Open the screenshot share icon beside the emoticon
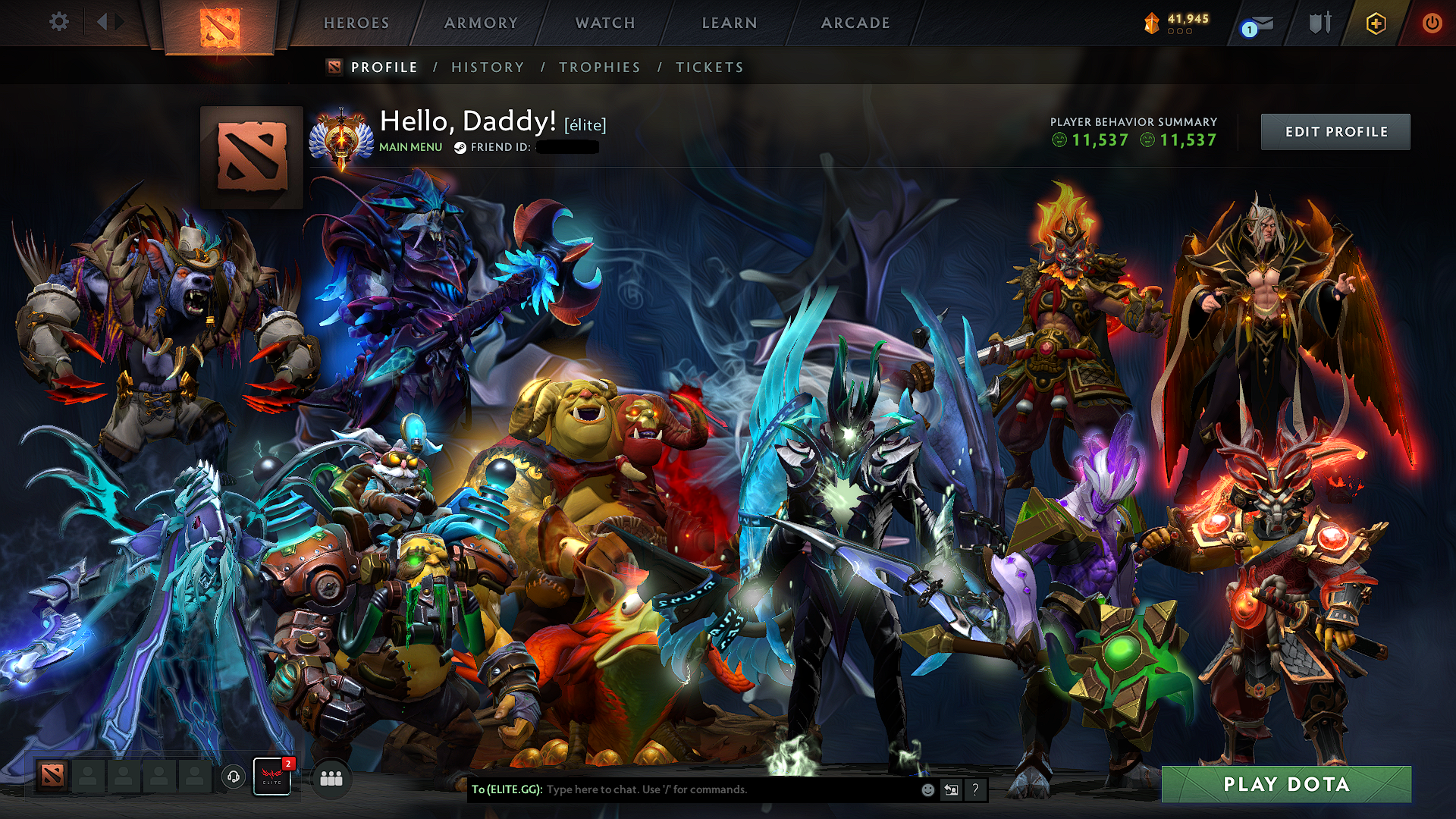The height and width of the screenshot is (819, 1456). (951, 789)
